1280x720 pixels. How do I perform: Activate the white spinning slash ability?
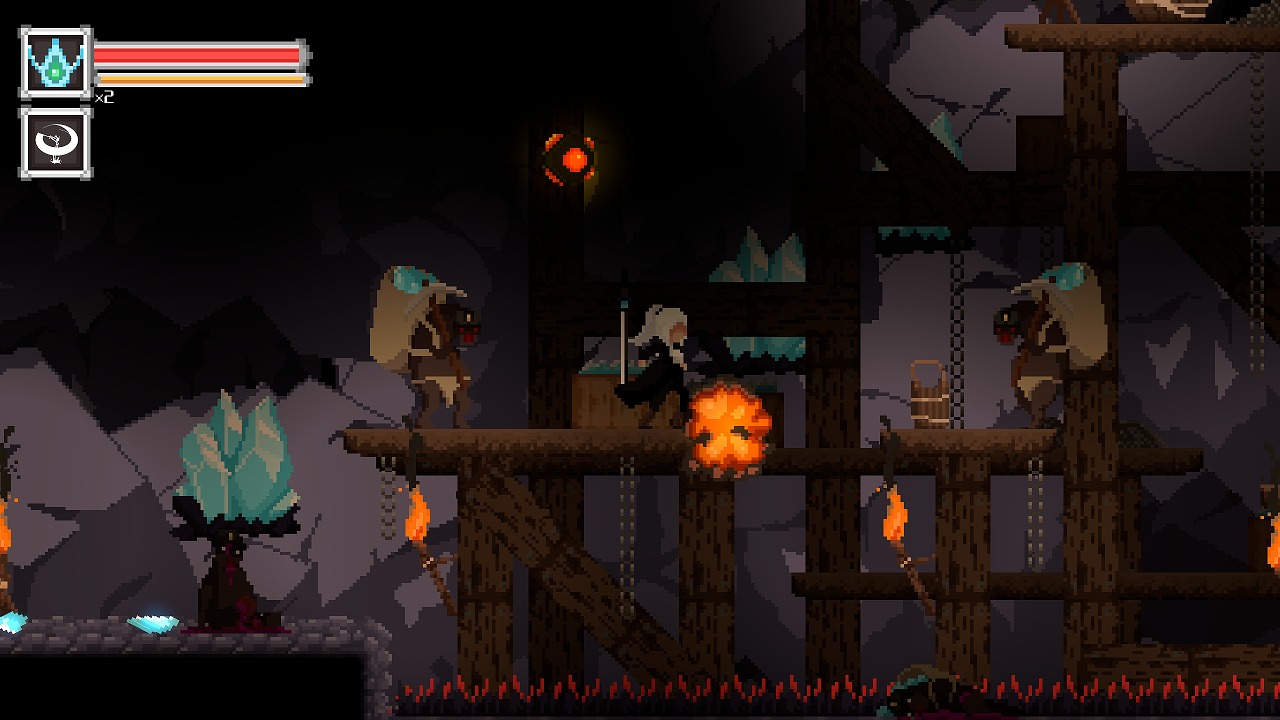tap(55, 143)
